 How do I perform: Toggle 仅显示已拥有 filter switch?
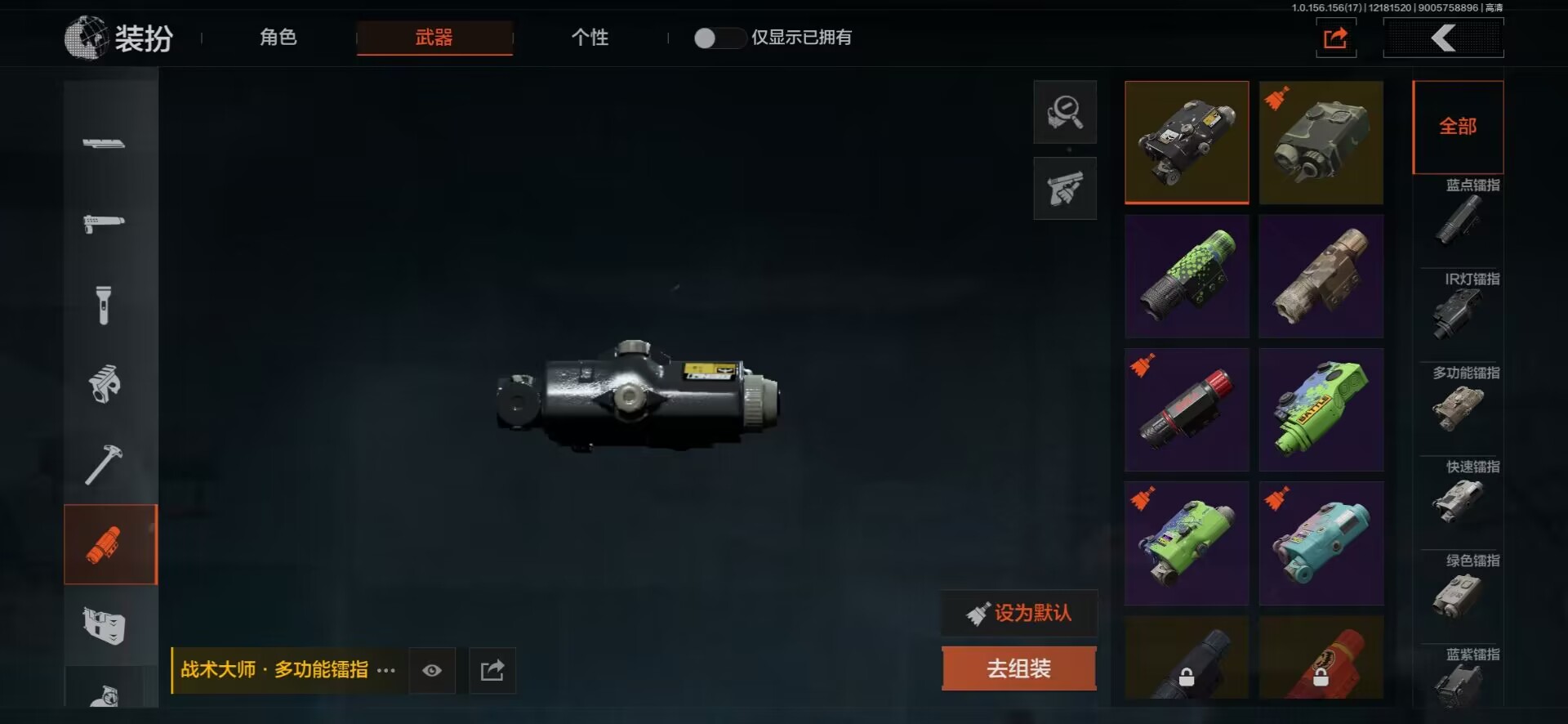coord(717,38)
